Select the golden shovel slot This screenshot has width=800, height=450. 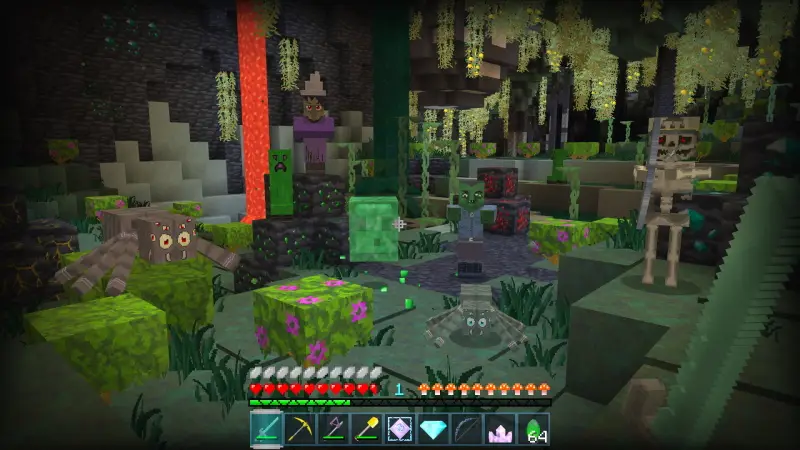coord(367,430)
